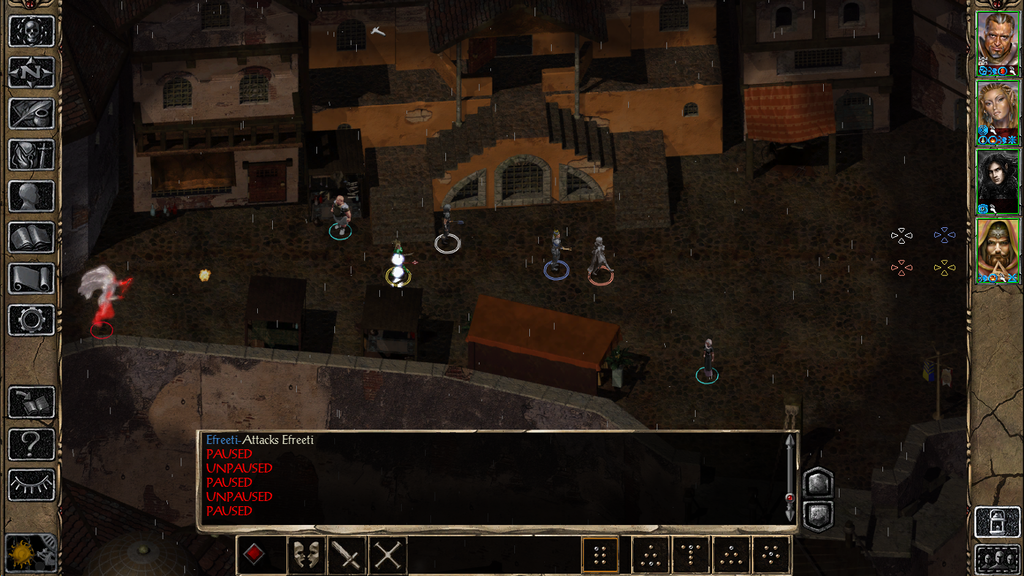Activate the single sword attack button
The height and width of the screenshot is (576, 1024).
tap(346, 555)
